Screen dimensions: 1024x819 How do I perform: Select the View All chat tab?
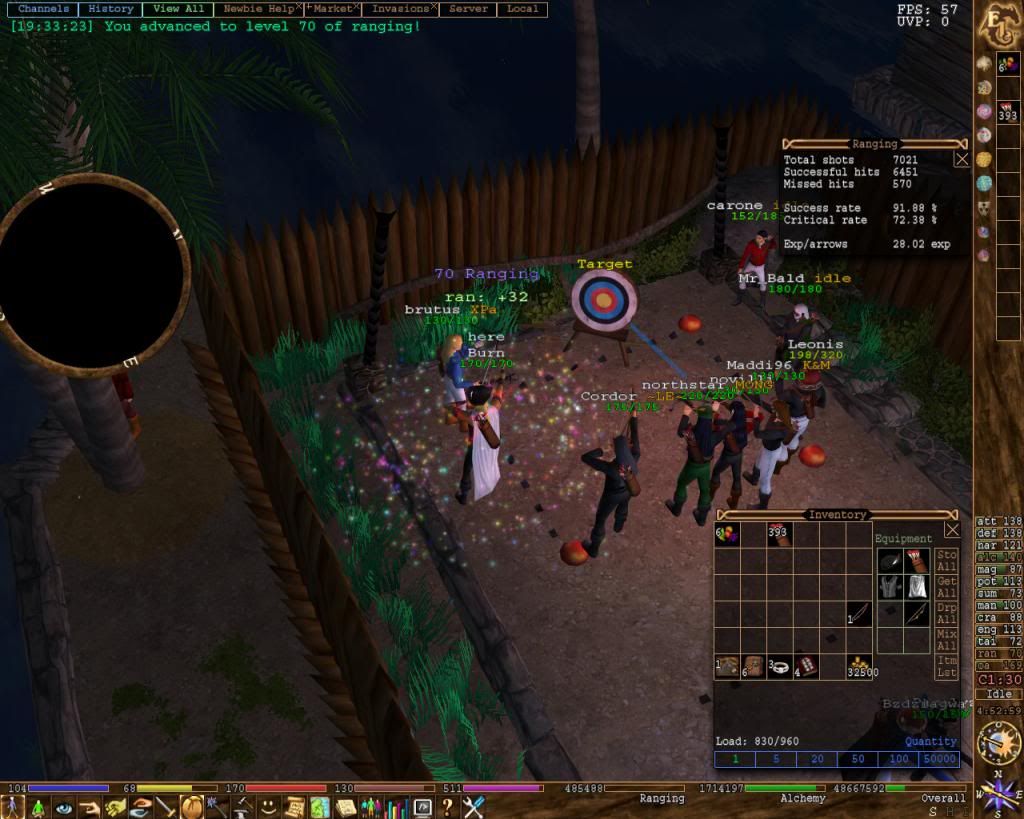tap(178, 9)
